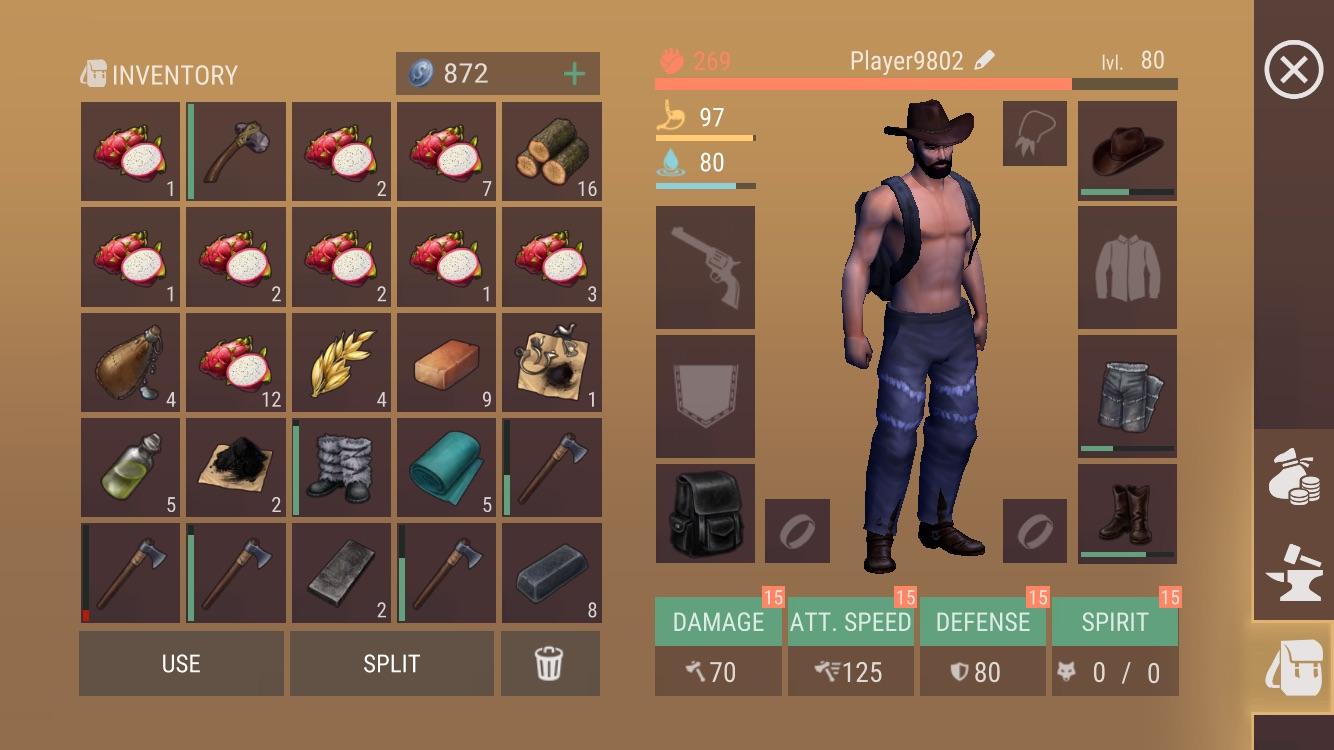Open the DAMAGE stat tab
1334x750 pixels.
tap(717, 621)
